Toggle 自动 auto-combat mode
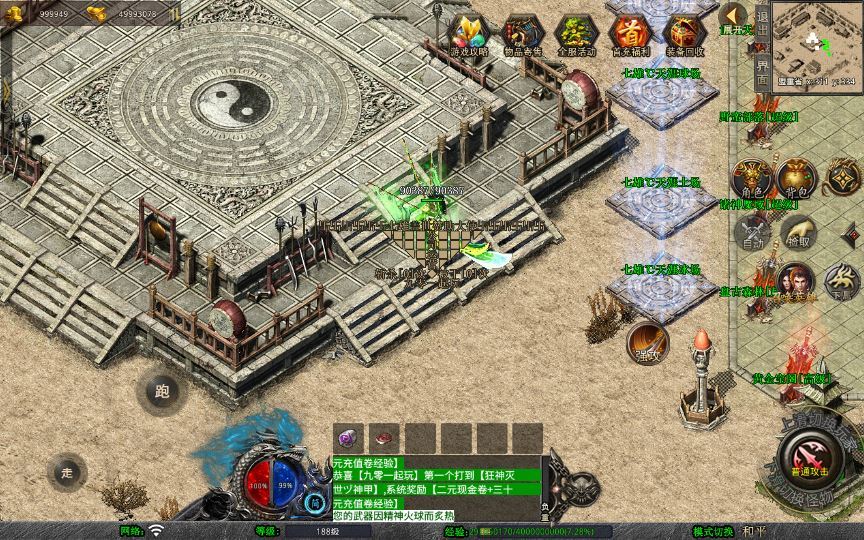 click(x=753, y=233)
